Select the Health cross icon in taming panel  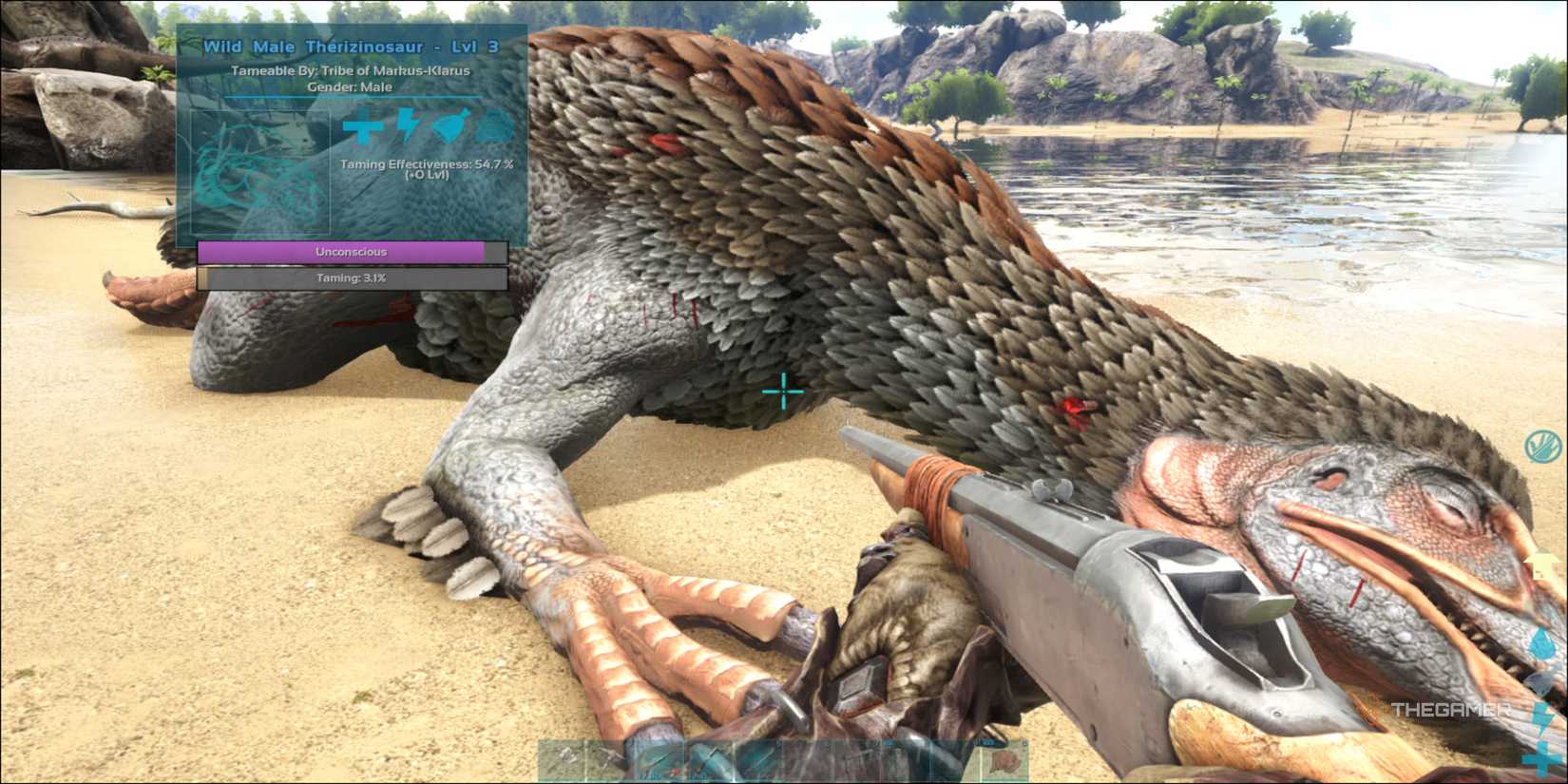coord(362,126)
